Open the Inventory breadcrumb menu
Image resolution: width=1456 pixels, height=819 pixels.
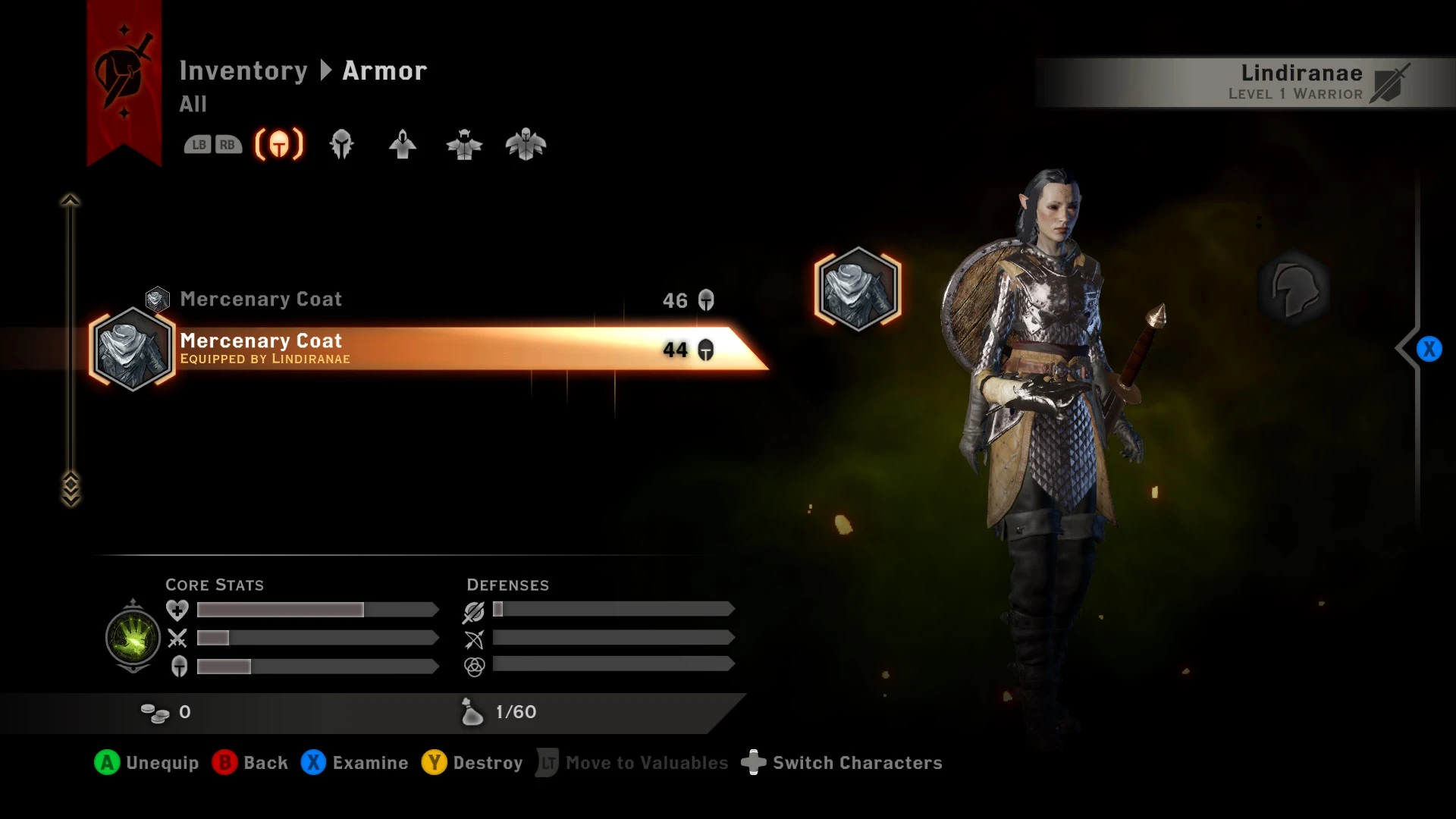(x=244, y=70)
